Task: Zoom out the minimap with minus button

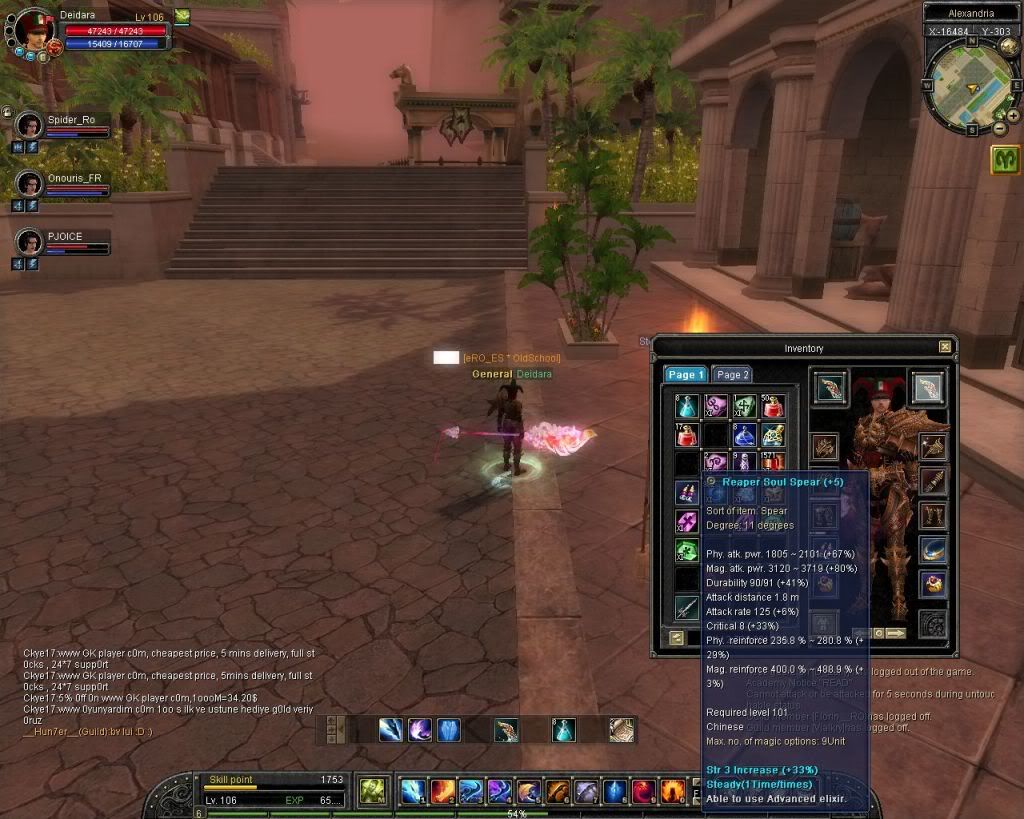Action: [x=1000, y=129]
